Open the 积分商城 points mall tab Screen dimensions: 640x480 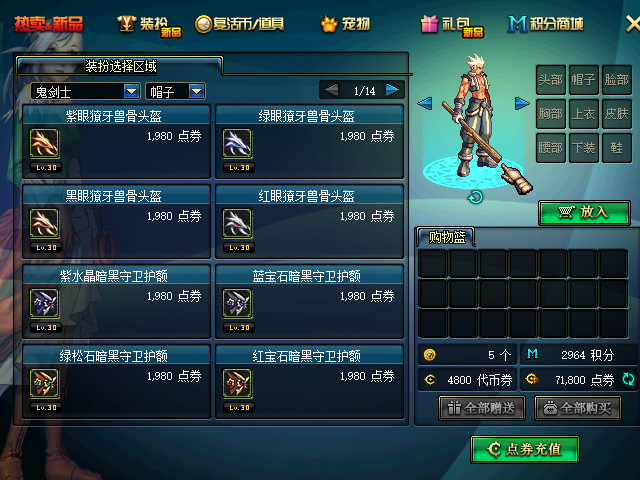click(546, 23)
